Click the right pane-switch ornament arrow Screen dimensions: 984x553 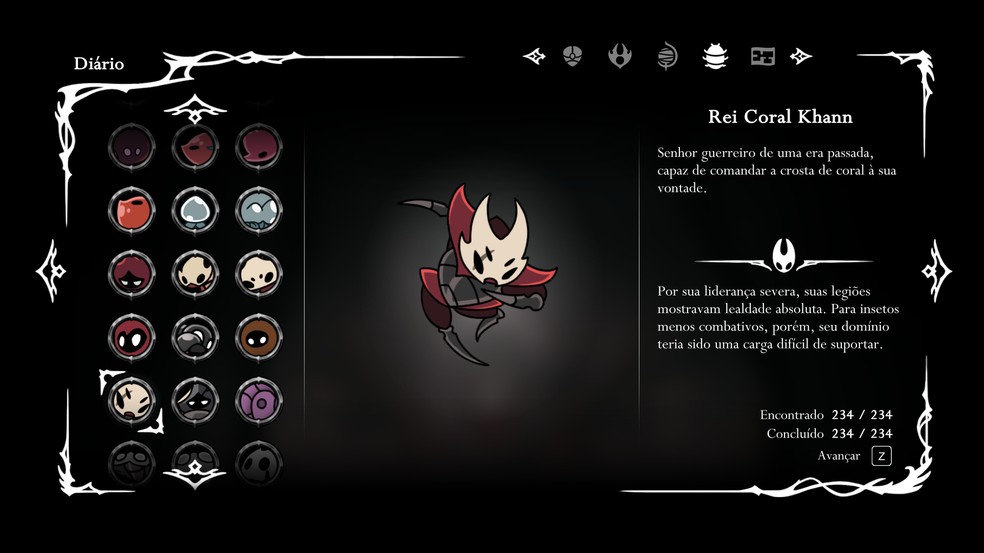click(935, 271)
